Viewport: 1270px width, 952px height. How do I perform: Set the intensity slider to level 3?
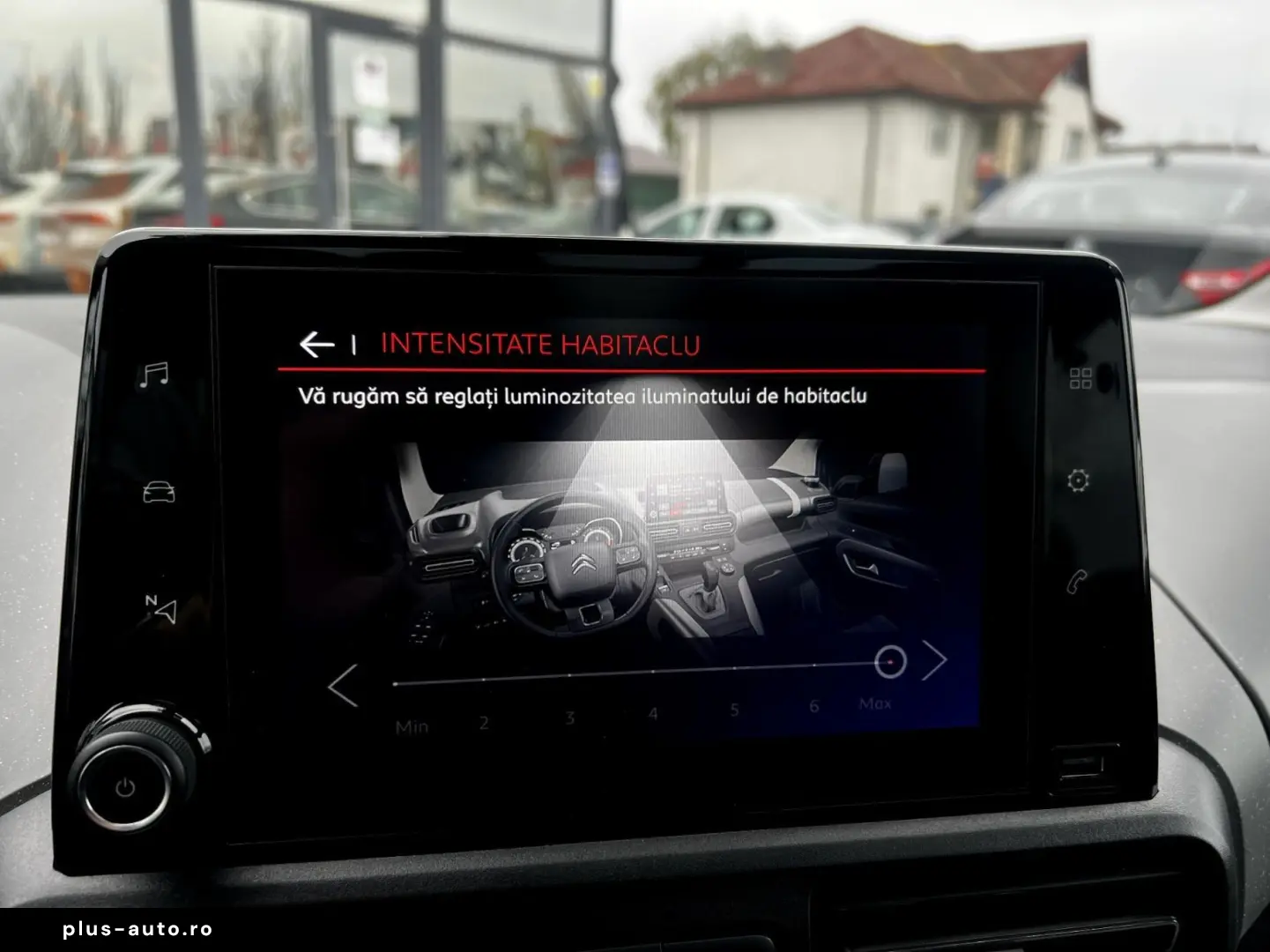569,675
